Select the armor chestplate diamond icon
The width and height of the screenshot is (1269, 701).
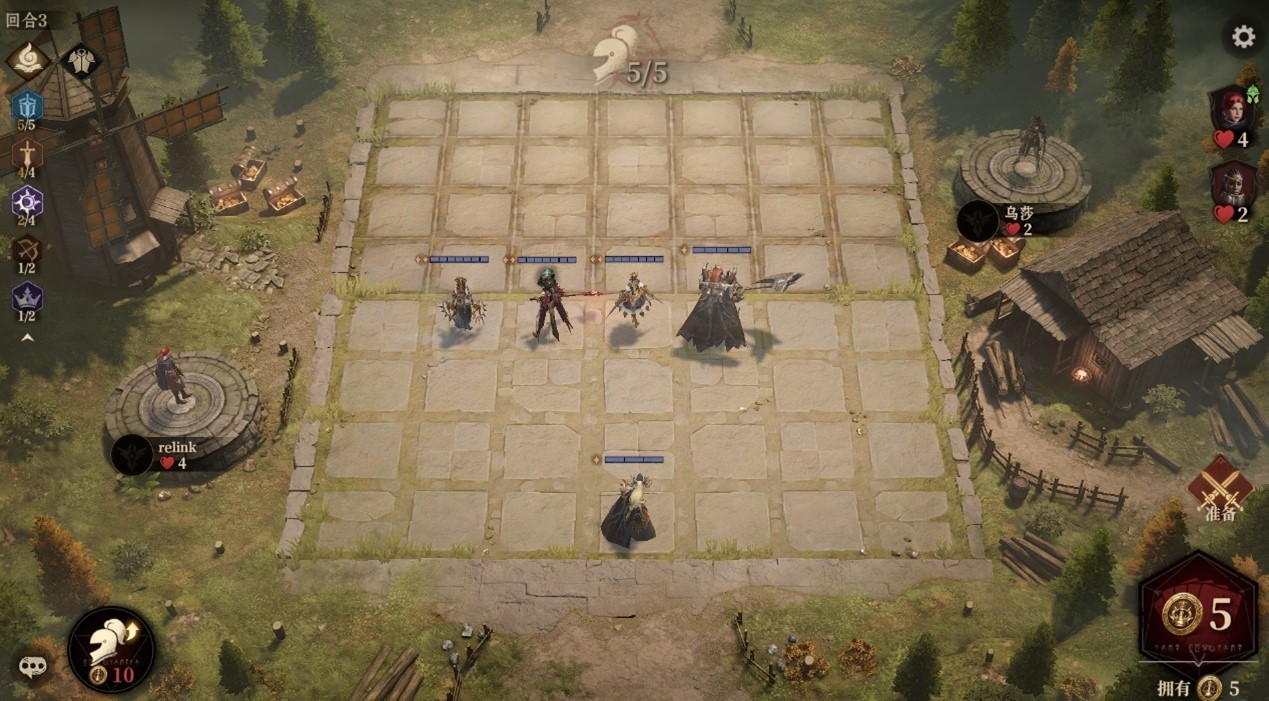pyautogui.click(x=80, y=60)
